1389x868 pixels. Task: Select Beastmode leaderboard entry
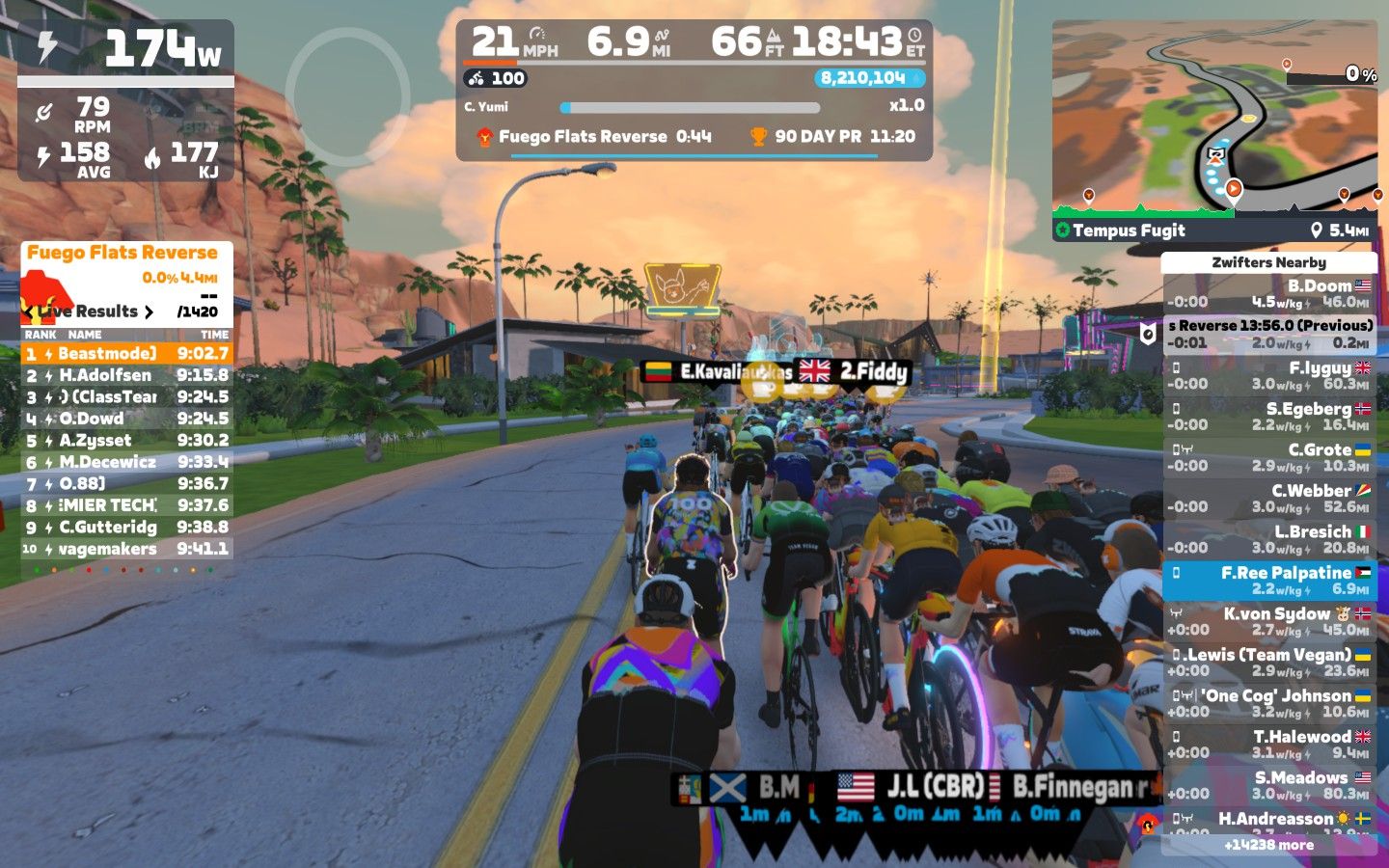pos(126,354)
